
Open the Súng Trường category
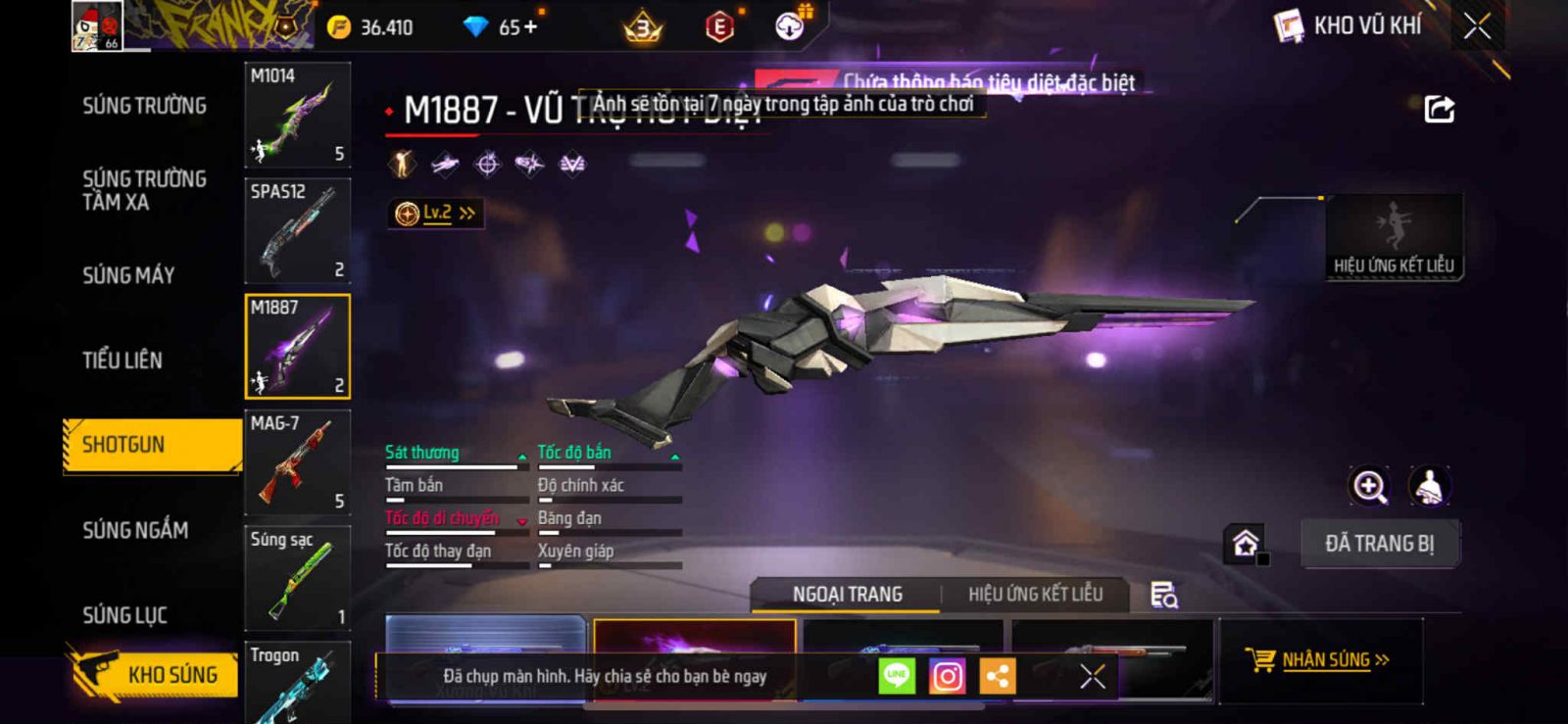(144, 106)
